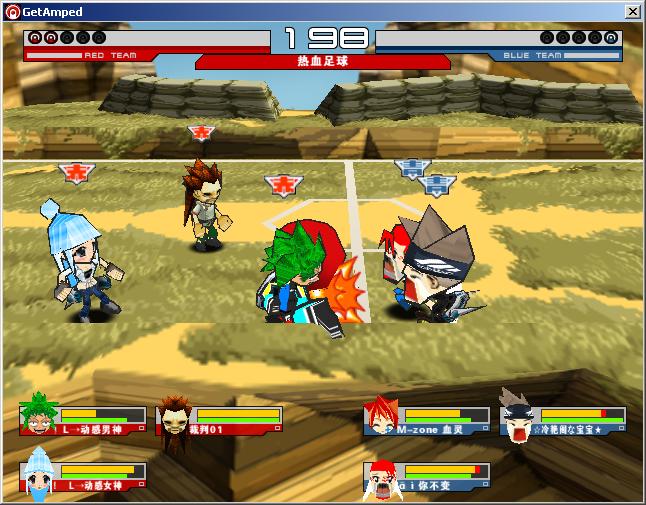Close the GetAmped game window
The width and height of the screenshot is (646, 505).
[632, 12]
